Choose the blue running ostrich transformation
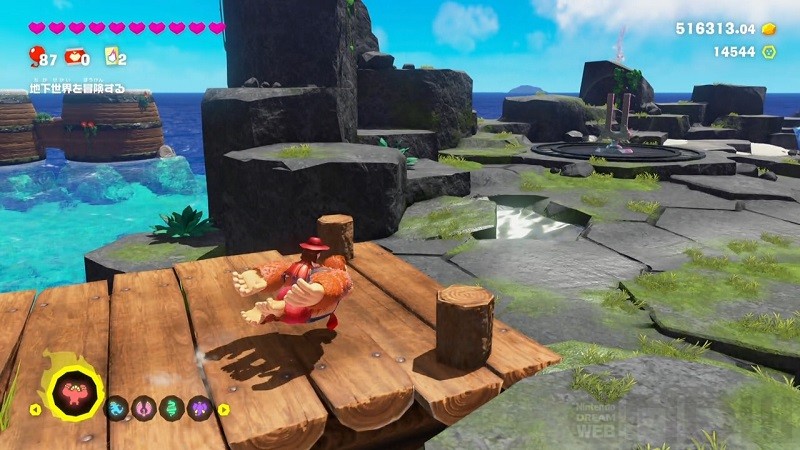This screenshot has width=800, height=450. [x=117, y=408]
